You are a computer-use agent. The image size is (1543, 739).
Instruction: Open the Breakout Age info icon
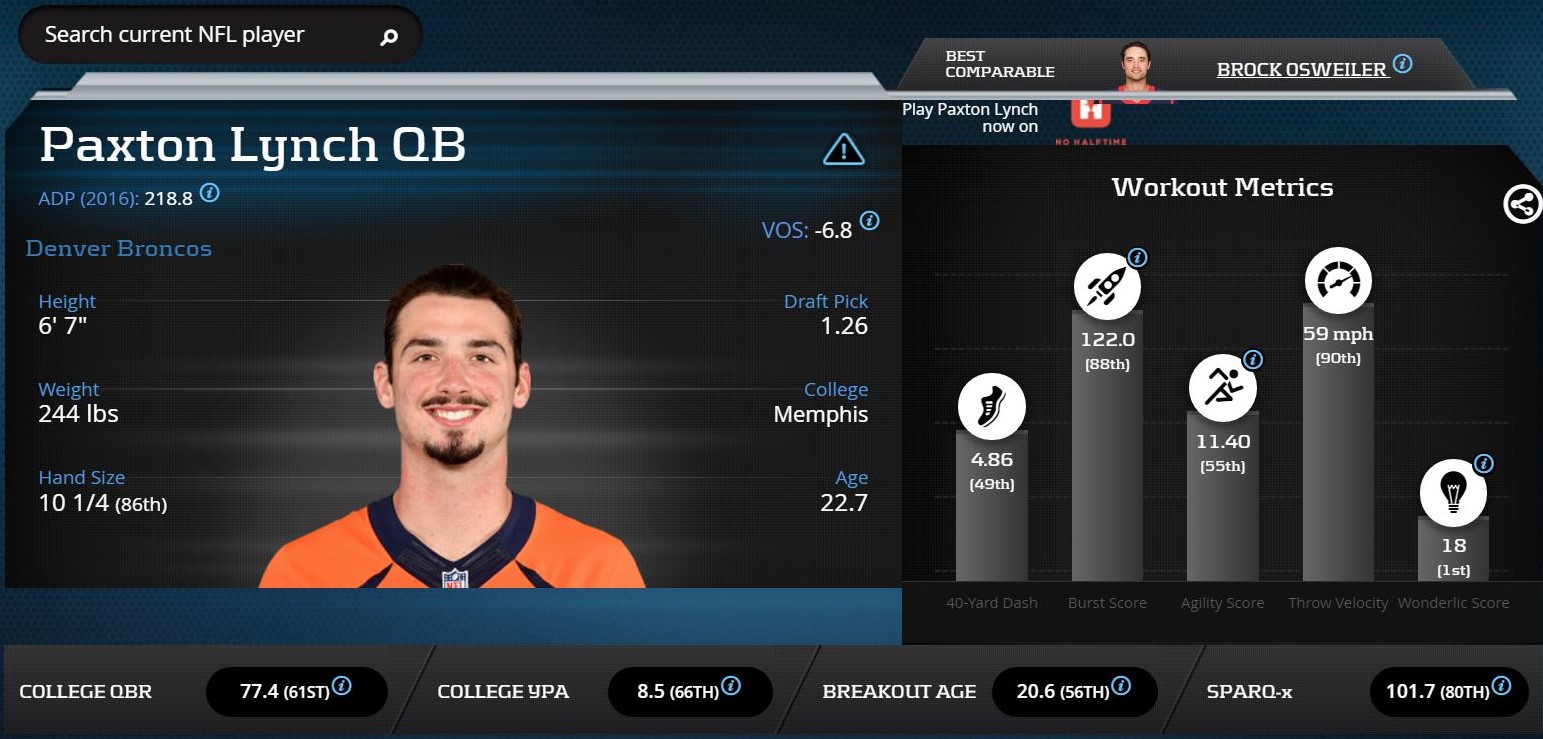click(1121, 686)
